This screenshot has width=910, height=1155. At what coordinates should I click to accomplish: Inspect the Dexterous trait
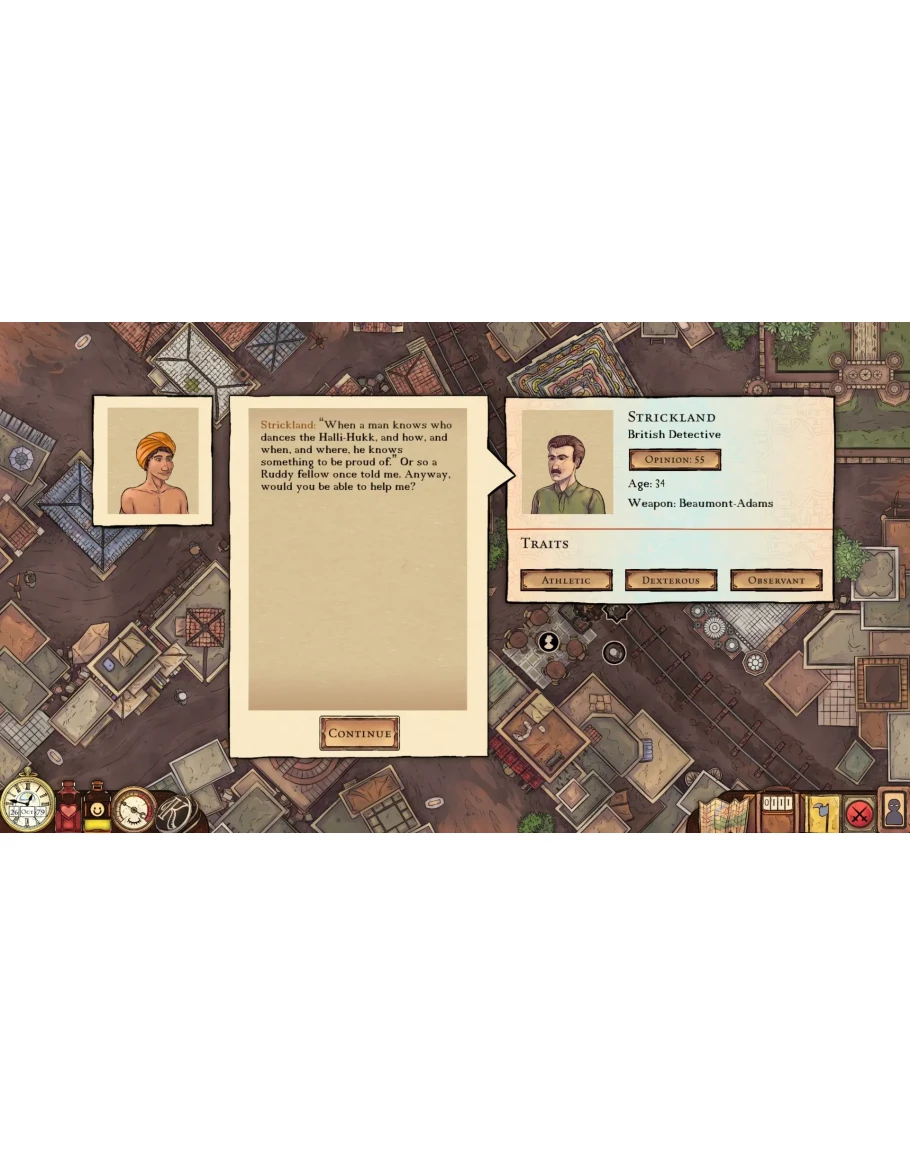pyautogui.click(x=671, y=580)
